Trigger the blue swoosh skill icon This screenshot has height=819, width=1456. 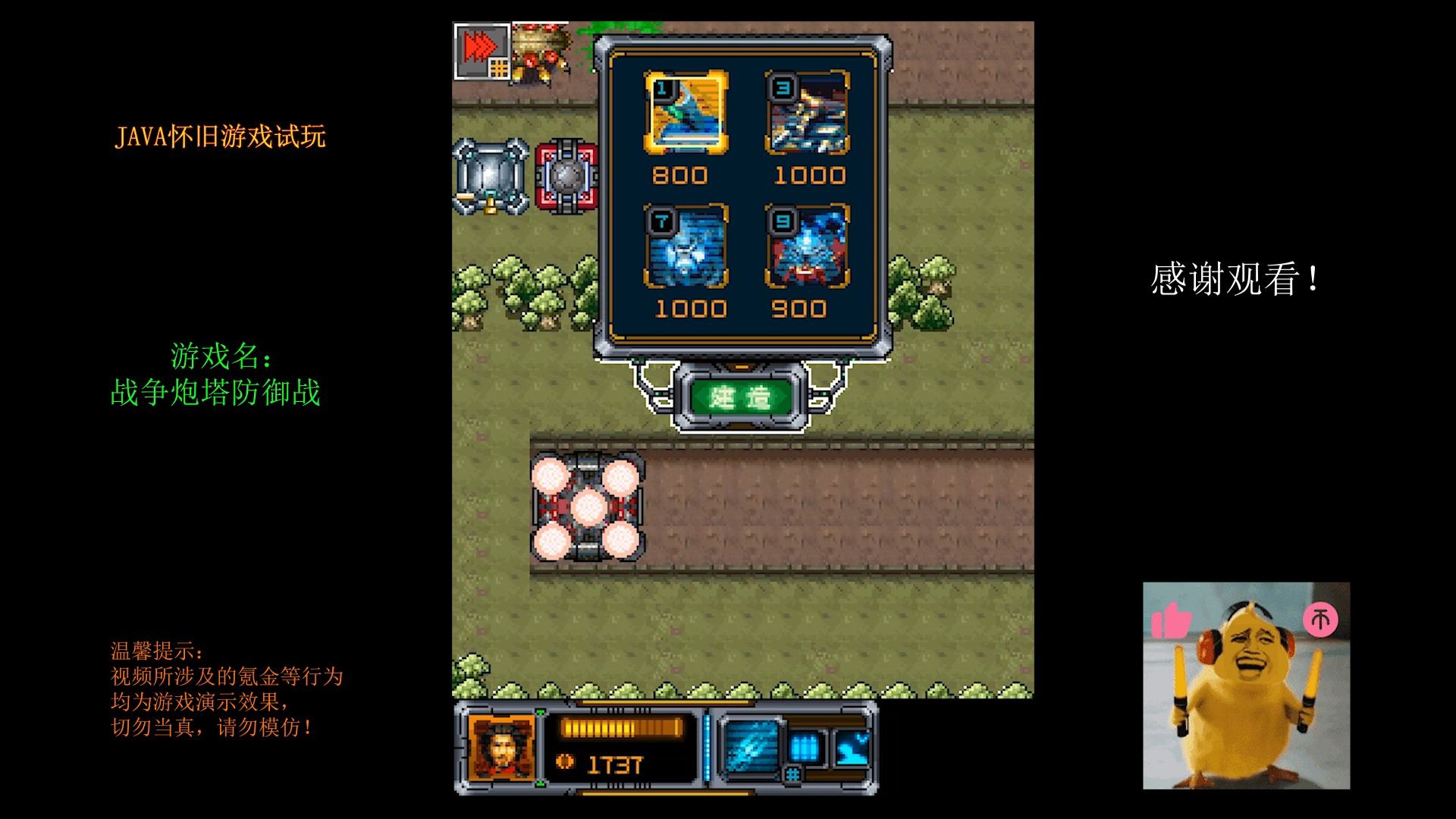[x=853, y=747]
